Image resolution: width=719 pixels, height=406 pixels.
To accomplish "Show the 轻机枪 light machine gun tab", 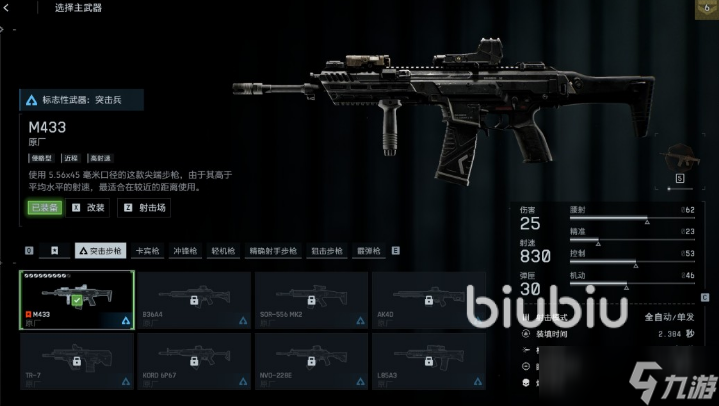I will click(225, 251).
